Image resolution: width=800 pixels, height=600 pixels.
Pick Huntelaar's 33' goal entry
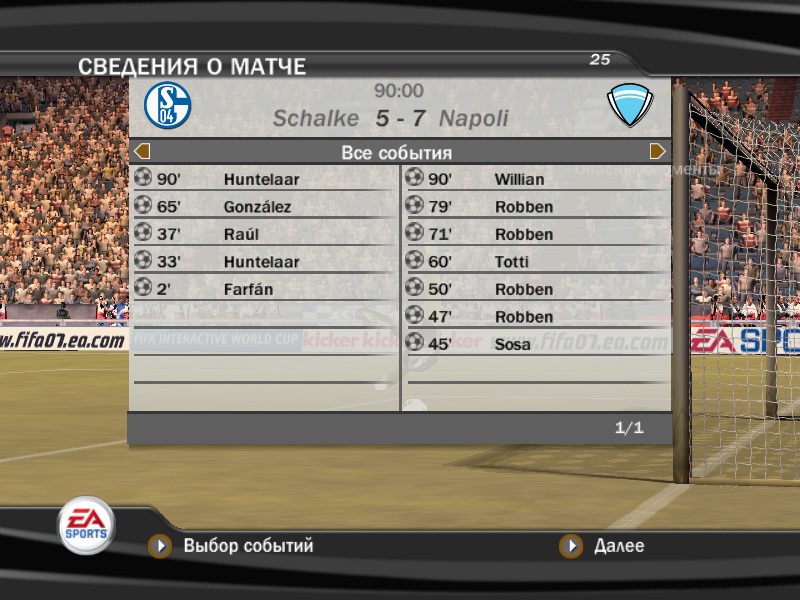pos(264,262)
